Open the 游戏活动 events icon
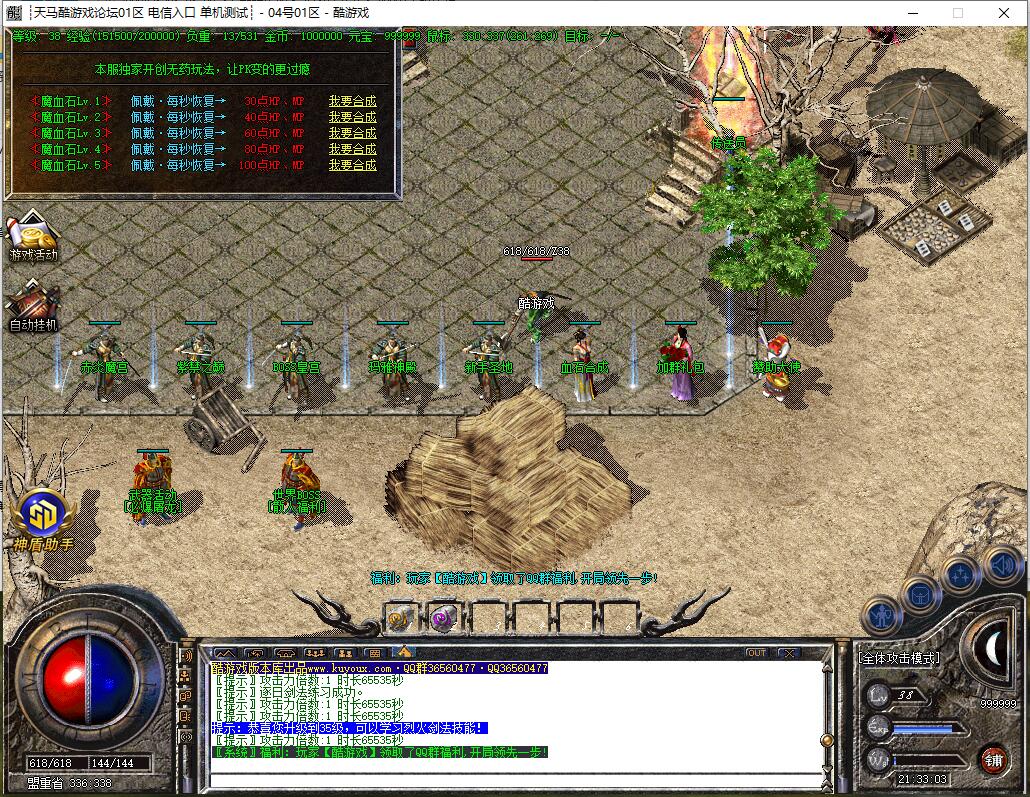 click(x=33, y=237)
